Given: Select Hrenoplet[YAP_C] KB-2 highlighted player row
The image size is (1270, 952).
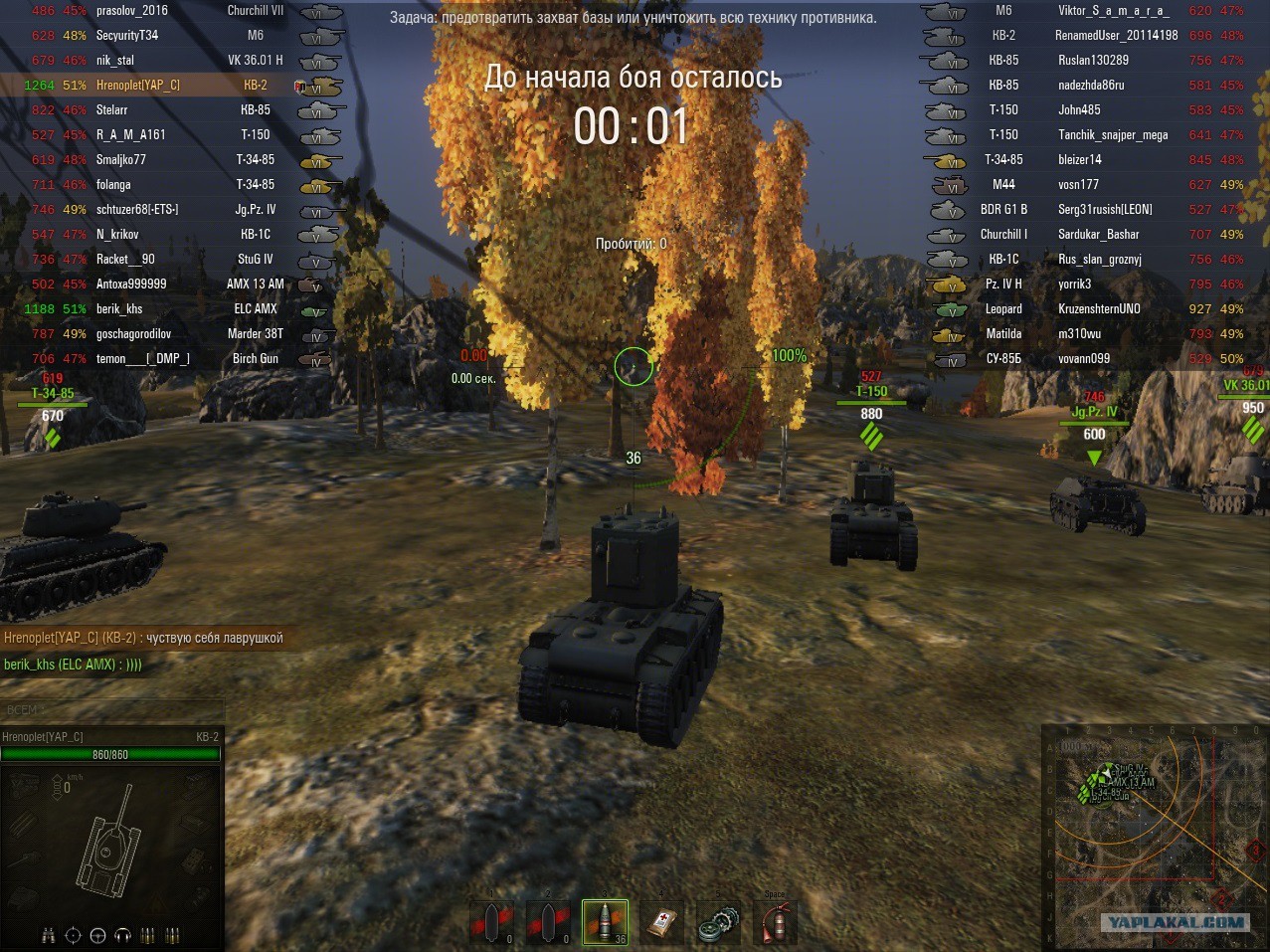Looking at the screenshot, I should 138,86.
